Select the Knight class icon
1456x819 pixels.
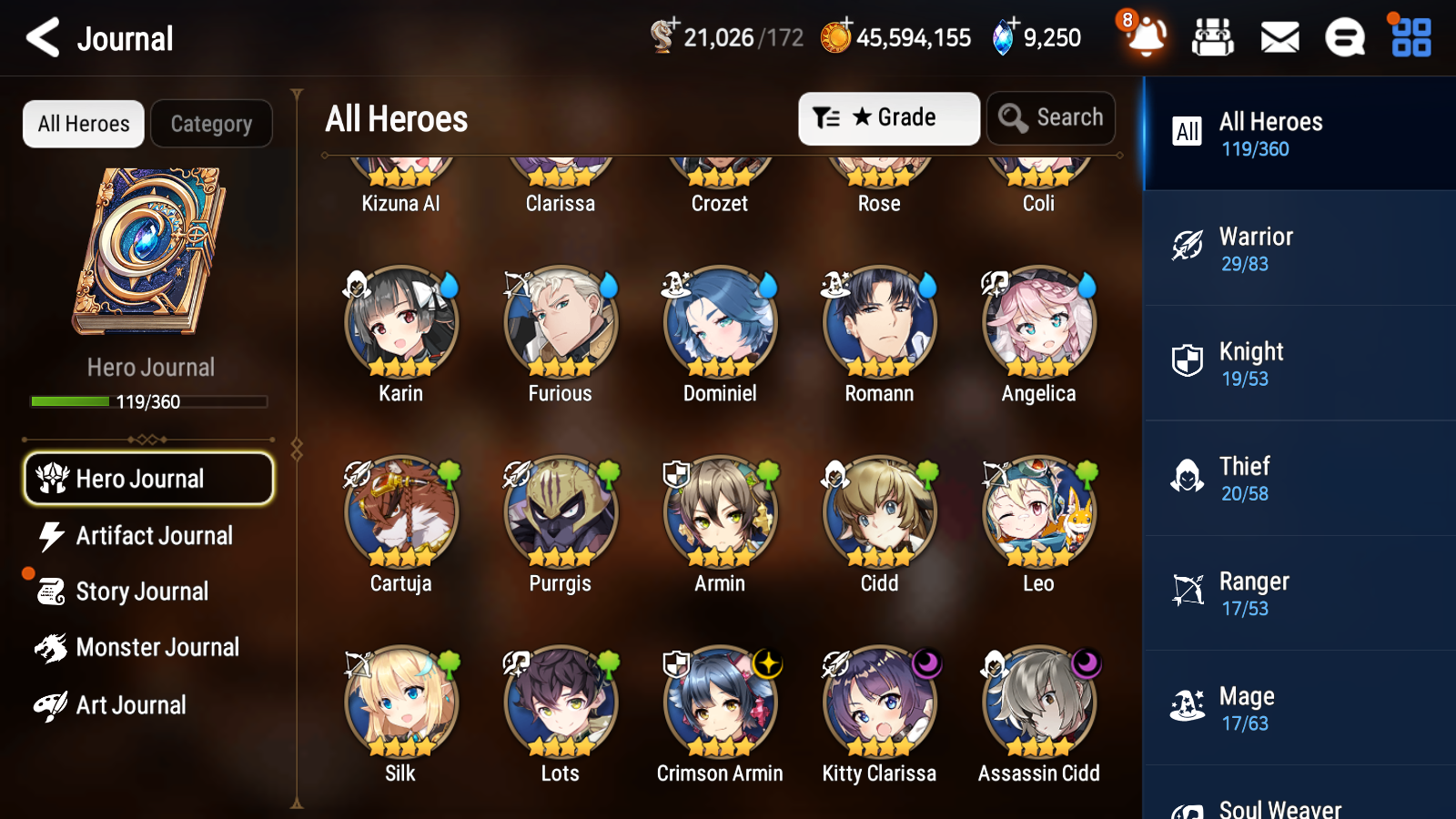pos(1187,361)
